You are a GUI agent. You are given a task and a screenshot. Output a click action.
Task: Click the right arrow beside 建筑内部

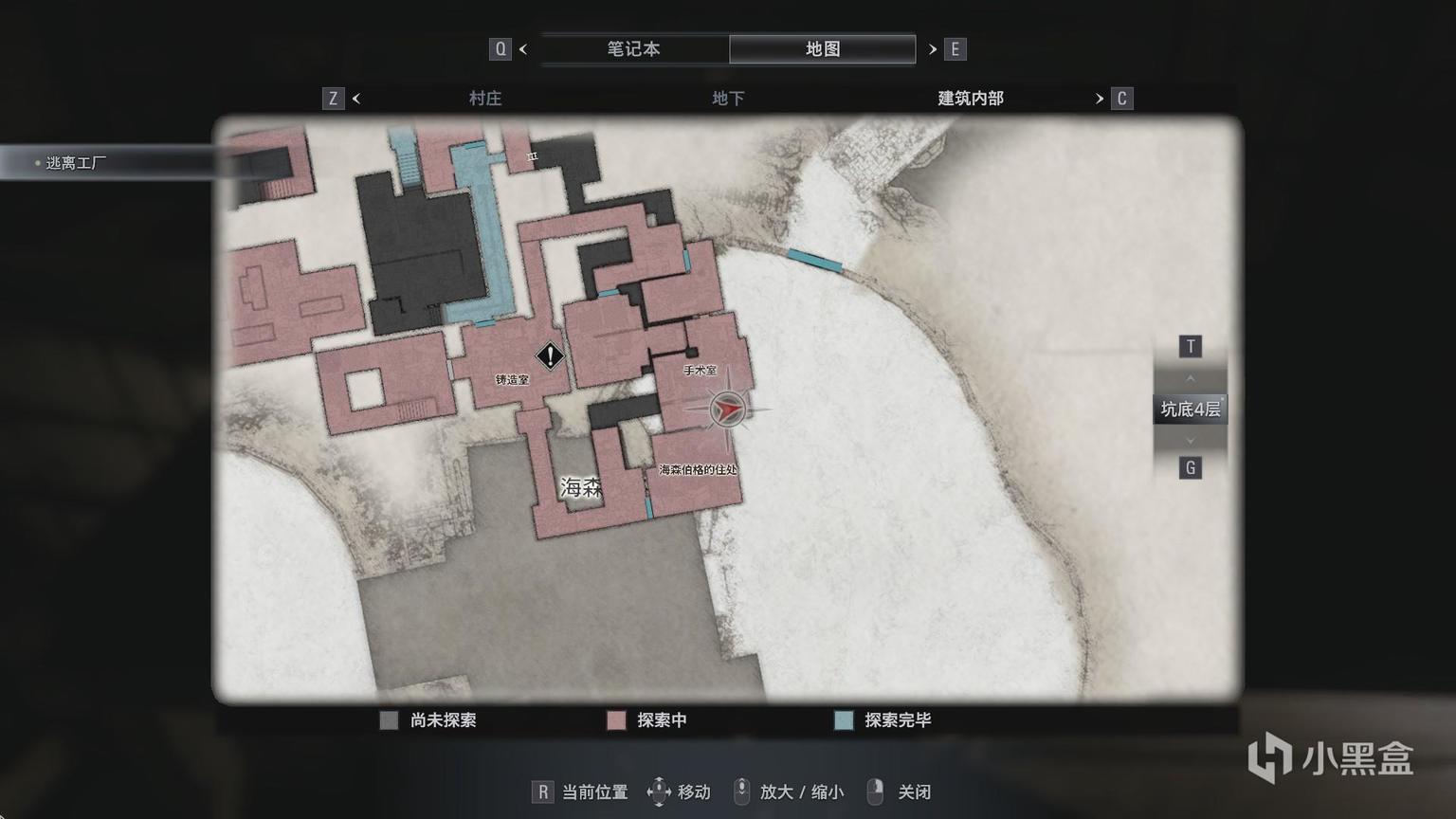1100,99
